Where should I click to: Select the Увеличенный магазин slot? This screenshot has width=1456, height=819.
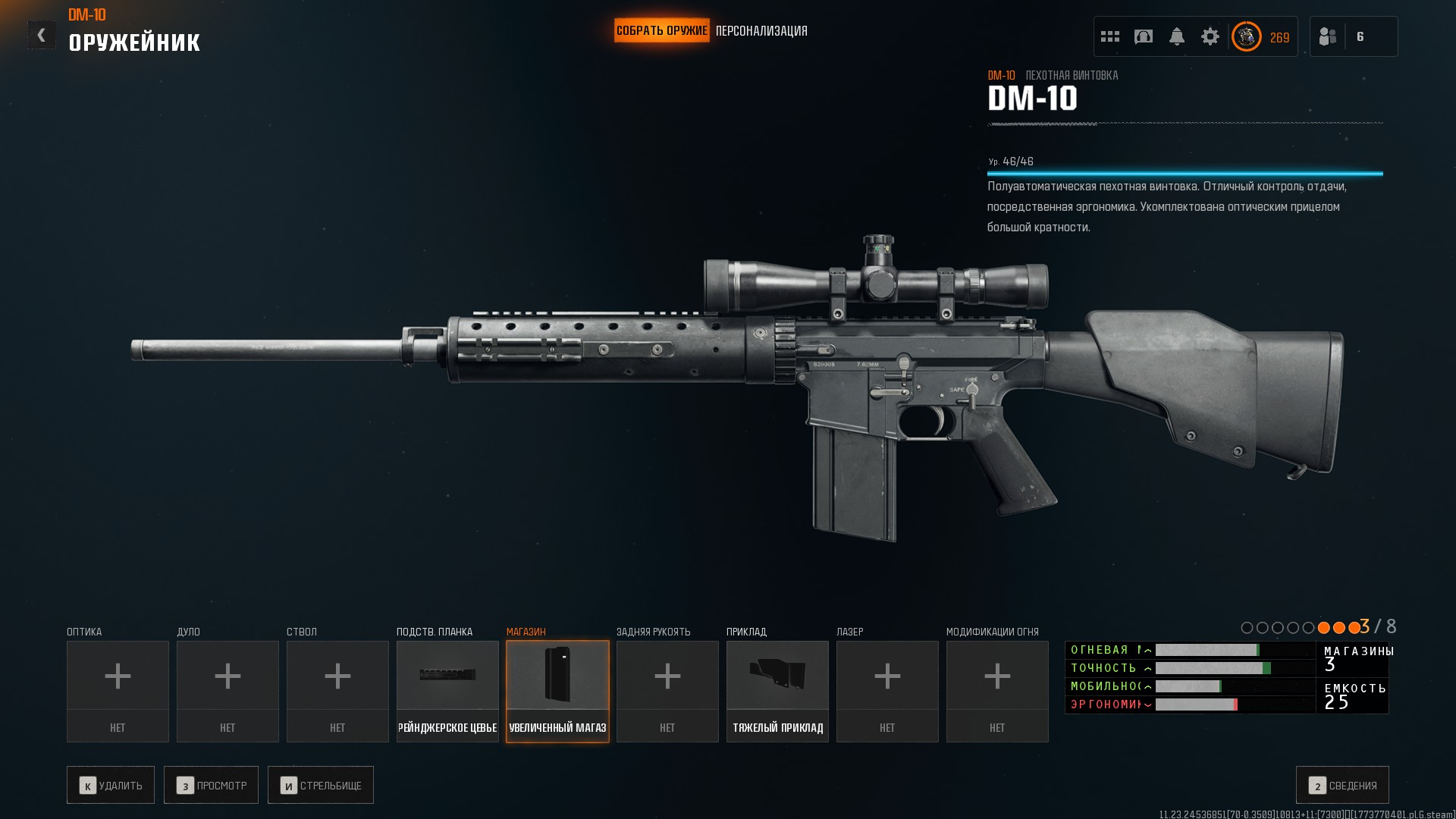point(557,691)
